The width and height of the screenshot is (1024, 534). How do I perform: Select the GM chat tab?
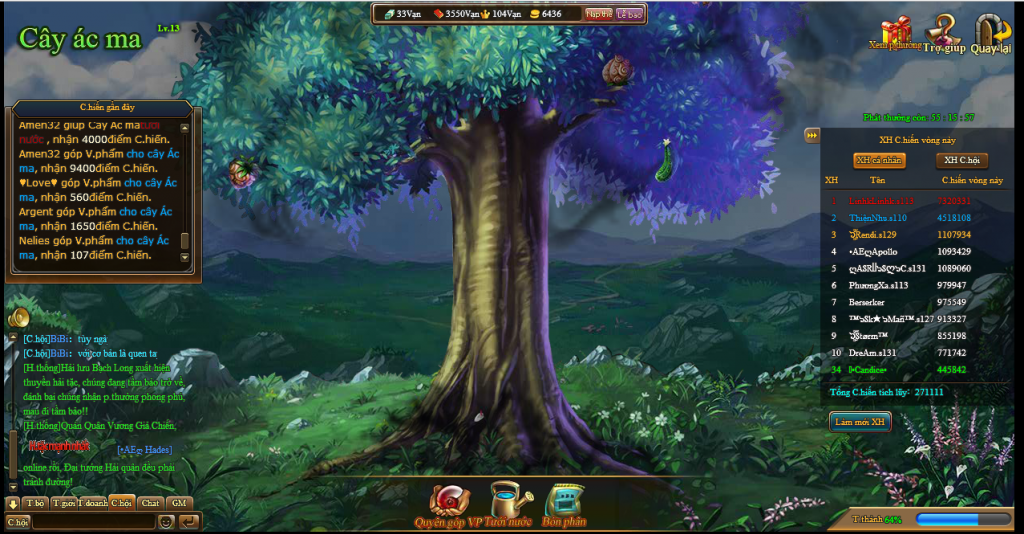[x=179, y=502]
